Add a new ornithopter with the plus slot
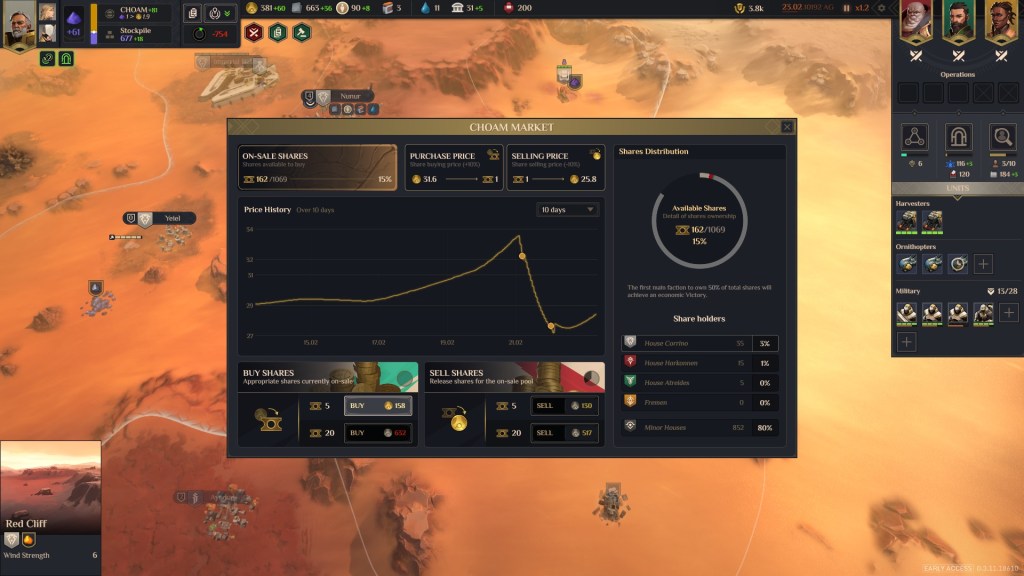The width and height of the screenshot is (1024, 576). tap(983, 264)
